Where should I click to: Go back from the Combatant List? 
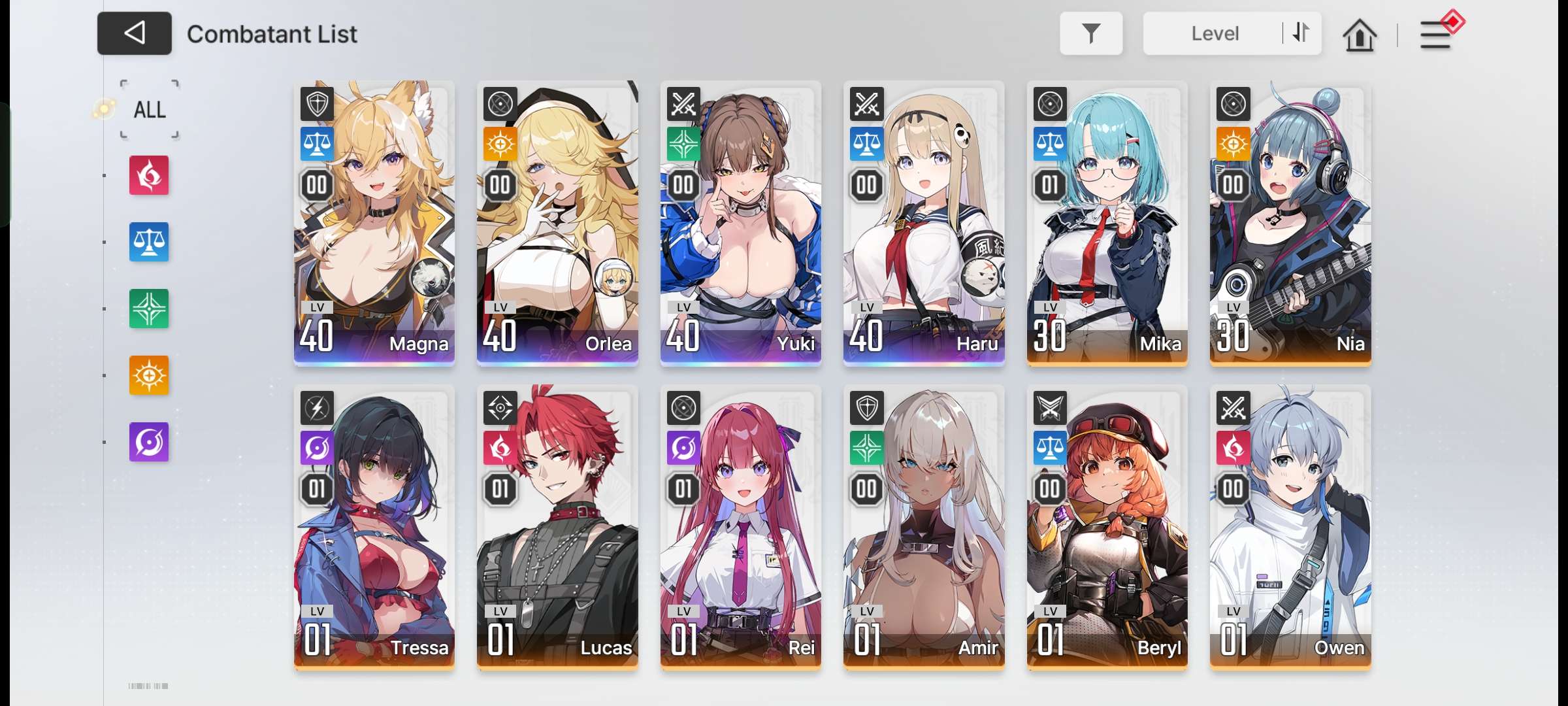[x=135, y=33]
